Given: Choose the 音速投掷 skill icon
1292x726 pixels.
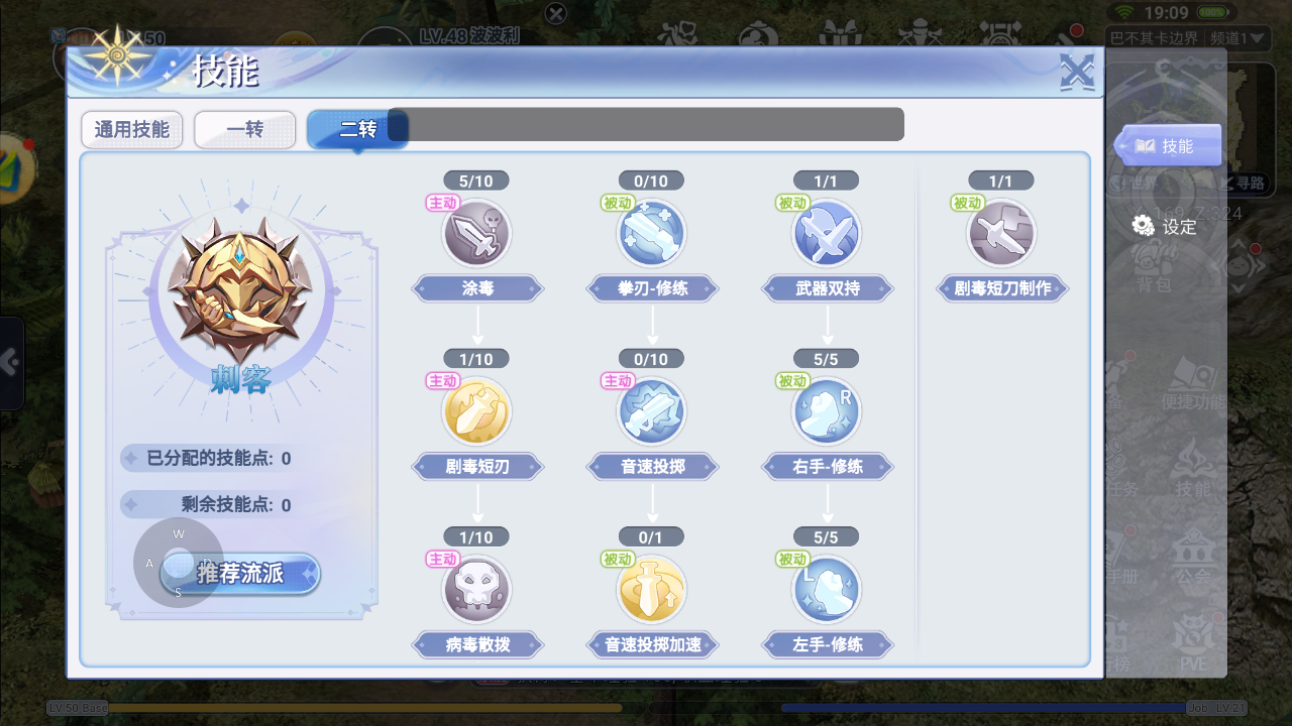Looking at the screenshot, I should click(652, 412).
